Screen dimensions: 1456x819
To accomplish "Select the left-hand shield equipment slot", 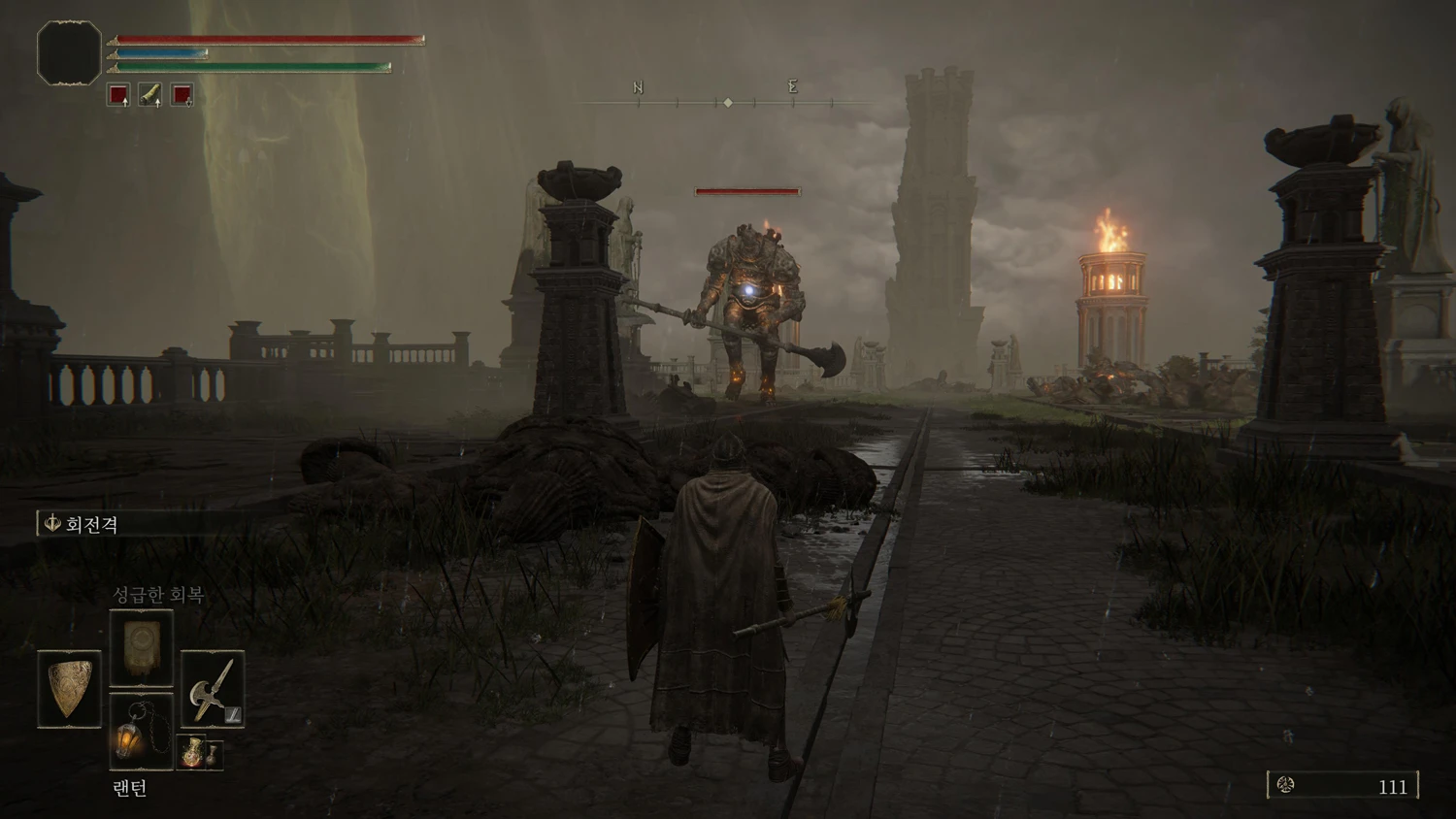I will [69, 689].
